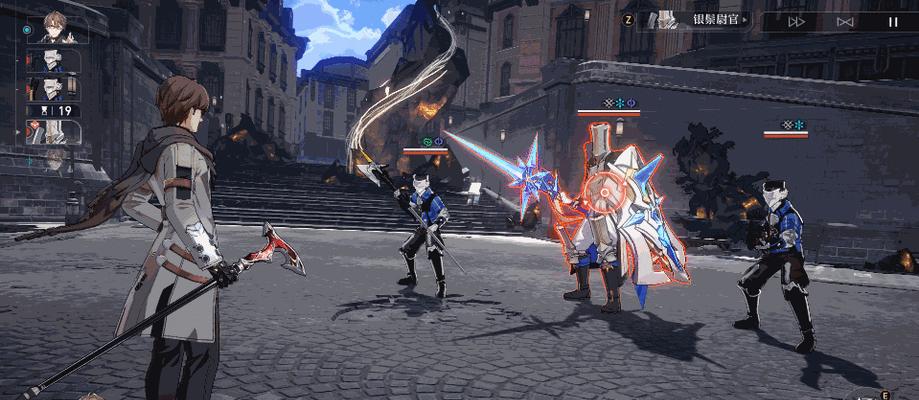Pause the battle
The width and height of the screenshot is (919, 400).
(893, 20)
